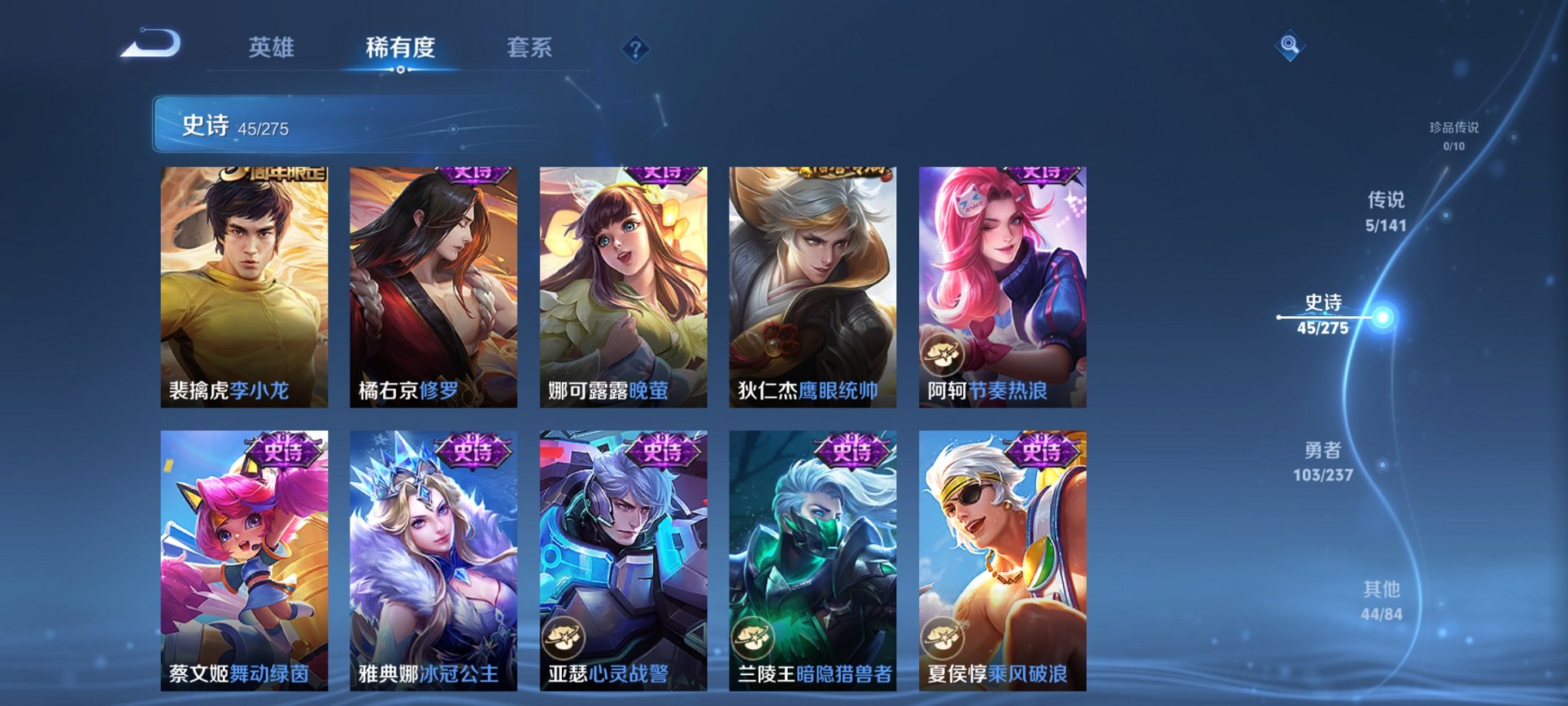
Task: Click the 史诗 rarity badge on 修罗 card
Action: [x=474, y=176]
